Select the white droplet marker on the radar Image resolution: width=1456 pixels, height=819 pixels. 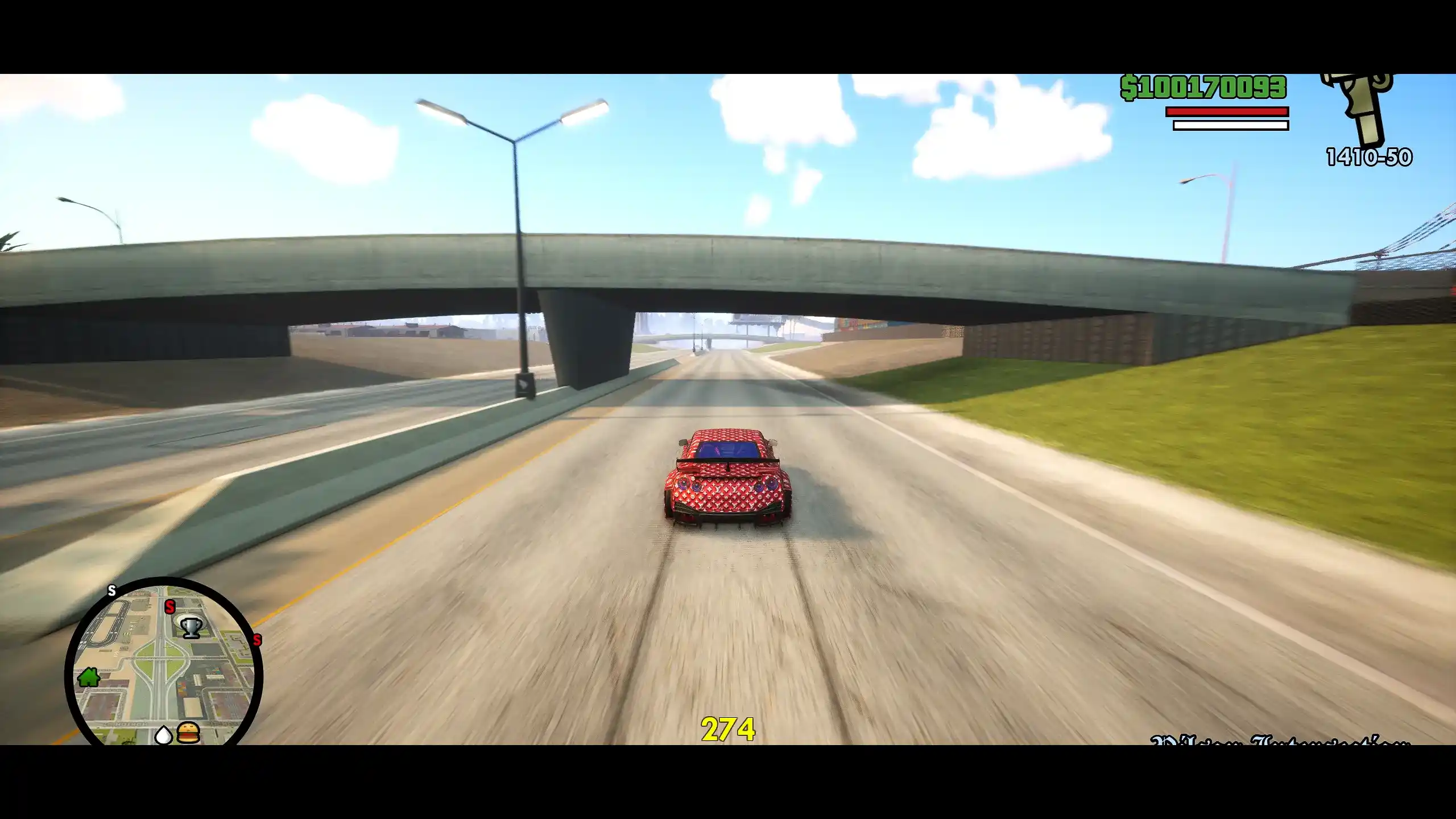164,735
